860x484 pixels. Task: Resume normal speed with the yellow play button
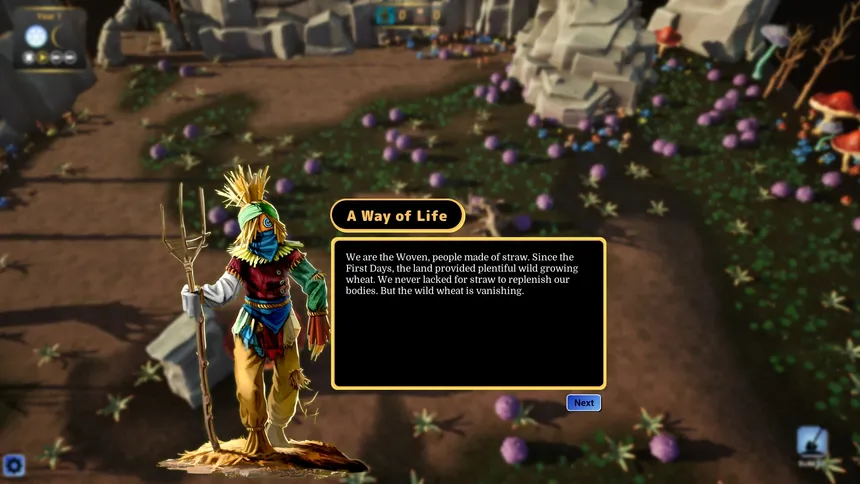tap(43, 58)
